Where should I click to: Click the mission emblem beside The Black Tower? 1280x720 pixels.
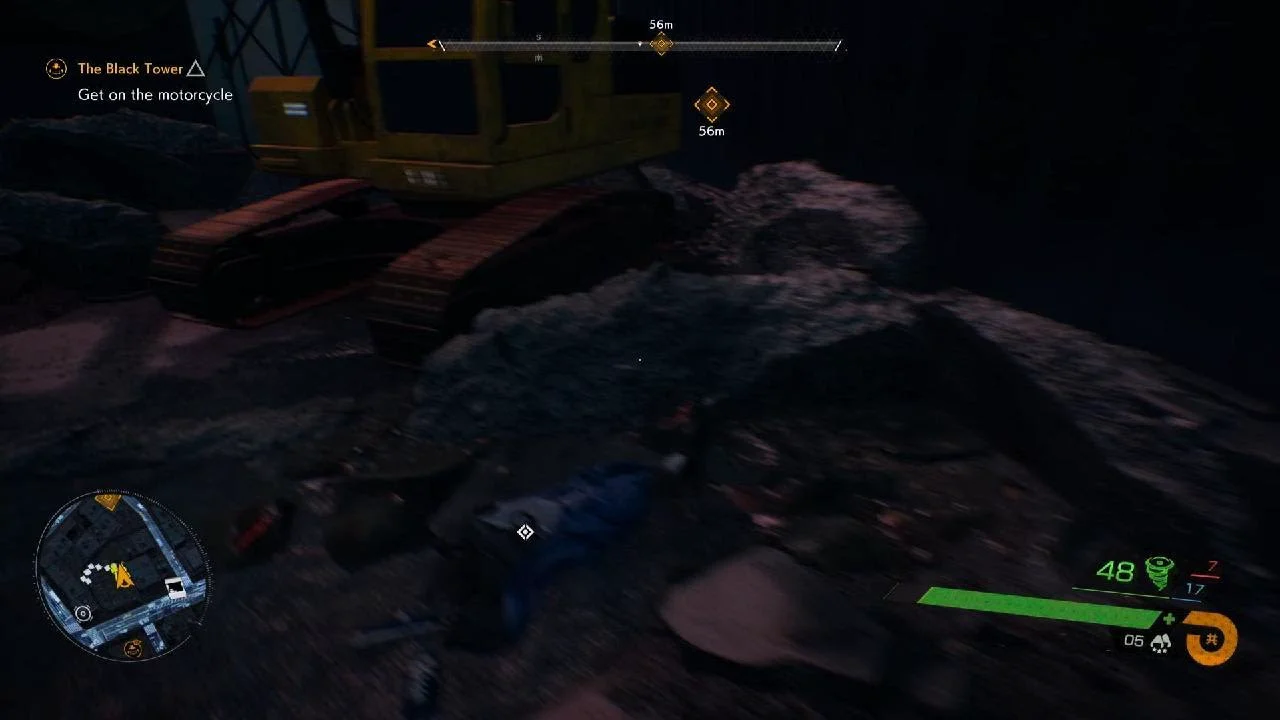pyautogui.click(x=56, y=69)
